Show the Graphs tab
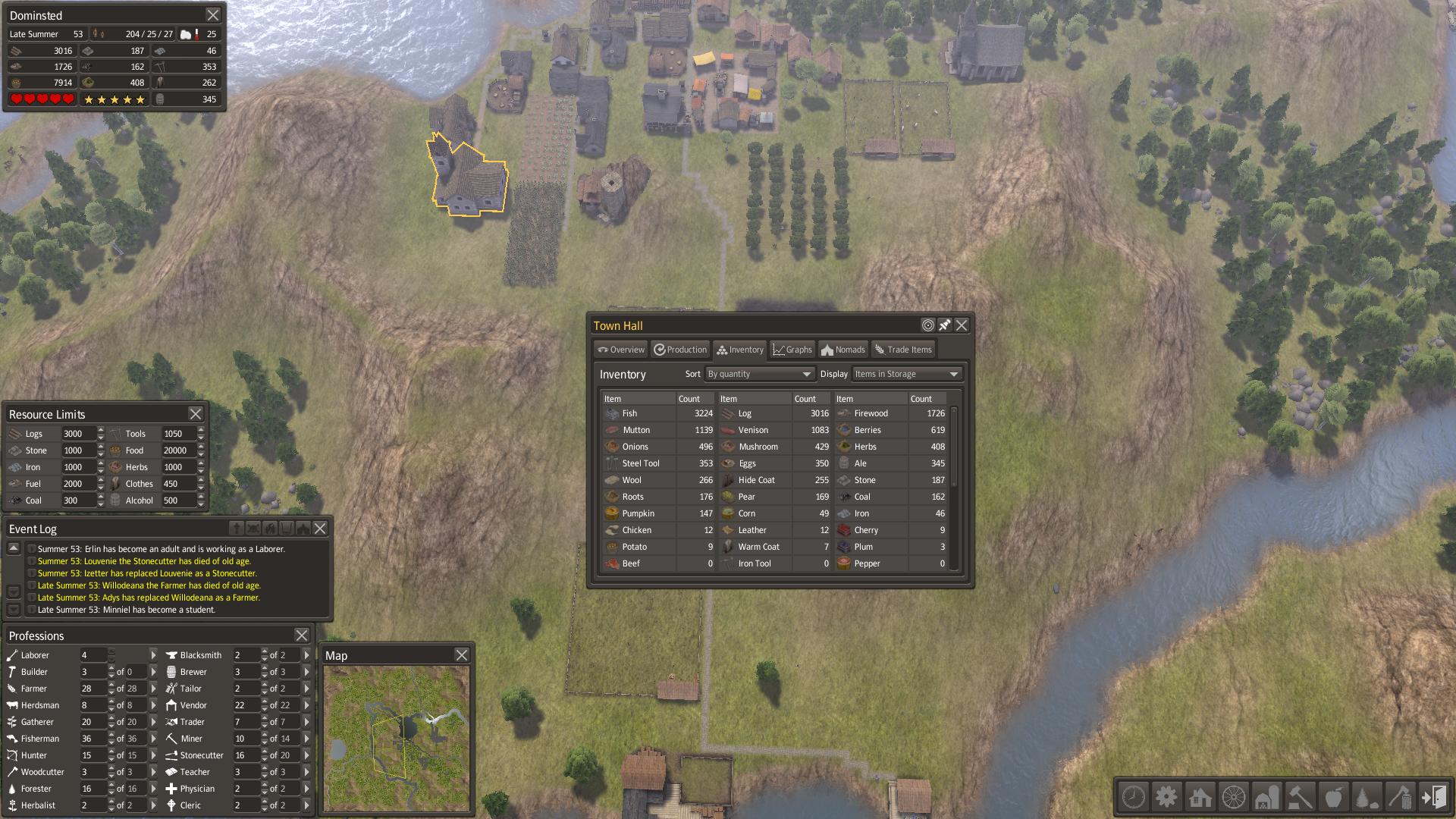The height and width of the screenshot is (819, 1456). [x=792, y=350]
